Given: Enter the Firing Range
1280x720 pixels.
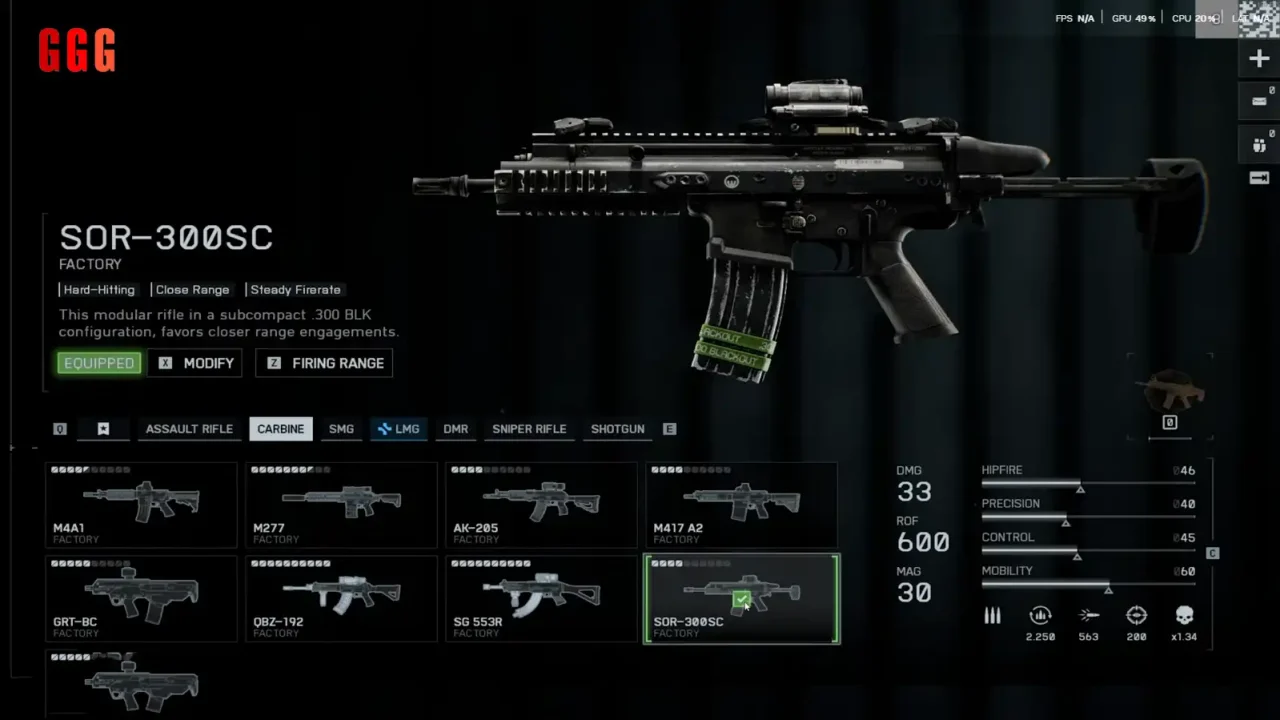Looking at the screenshot, I should pos(325,363).
